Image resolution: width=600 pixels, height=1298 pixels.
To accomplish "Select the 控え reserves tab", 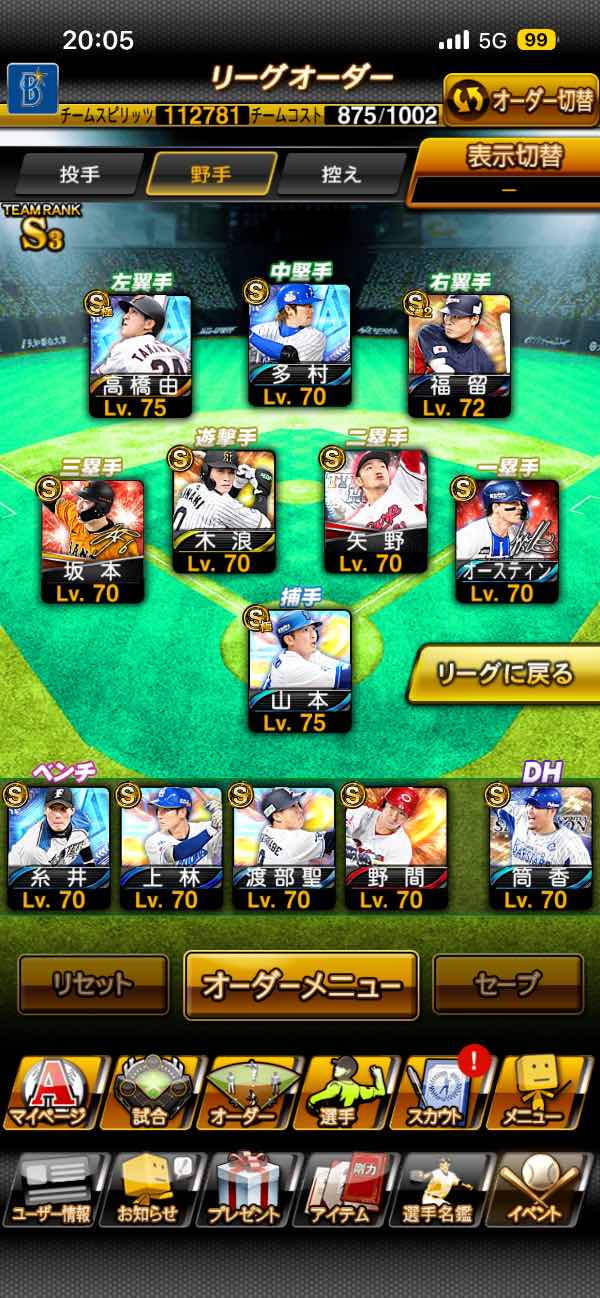I will [x=342, y=174].
